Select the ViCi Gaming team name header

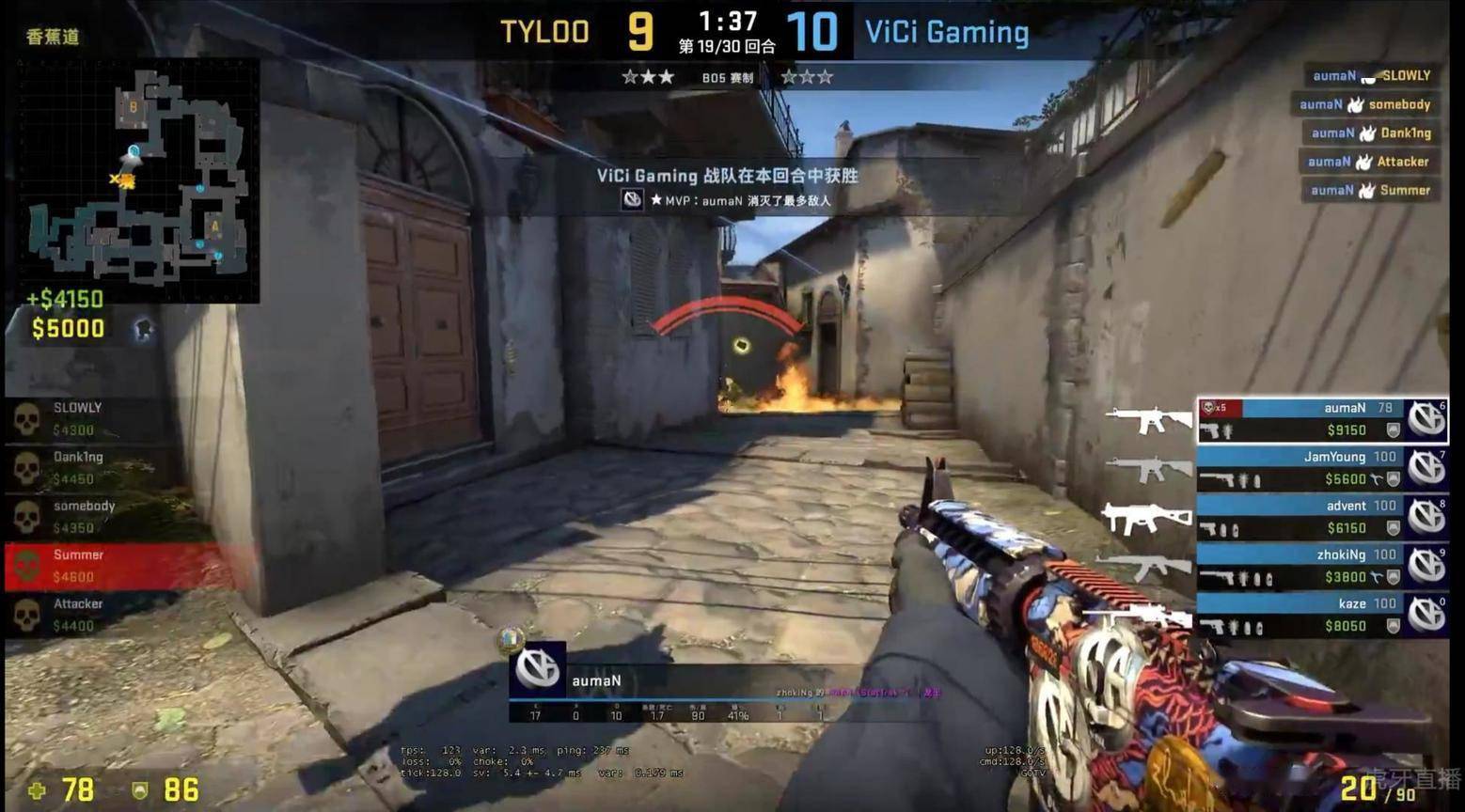(x=945, y=31)
